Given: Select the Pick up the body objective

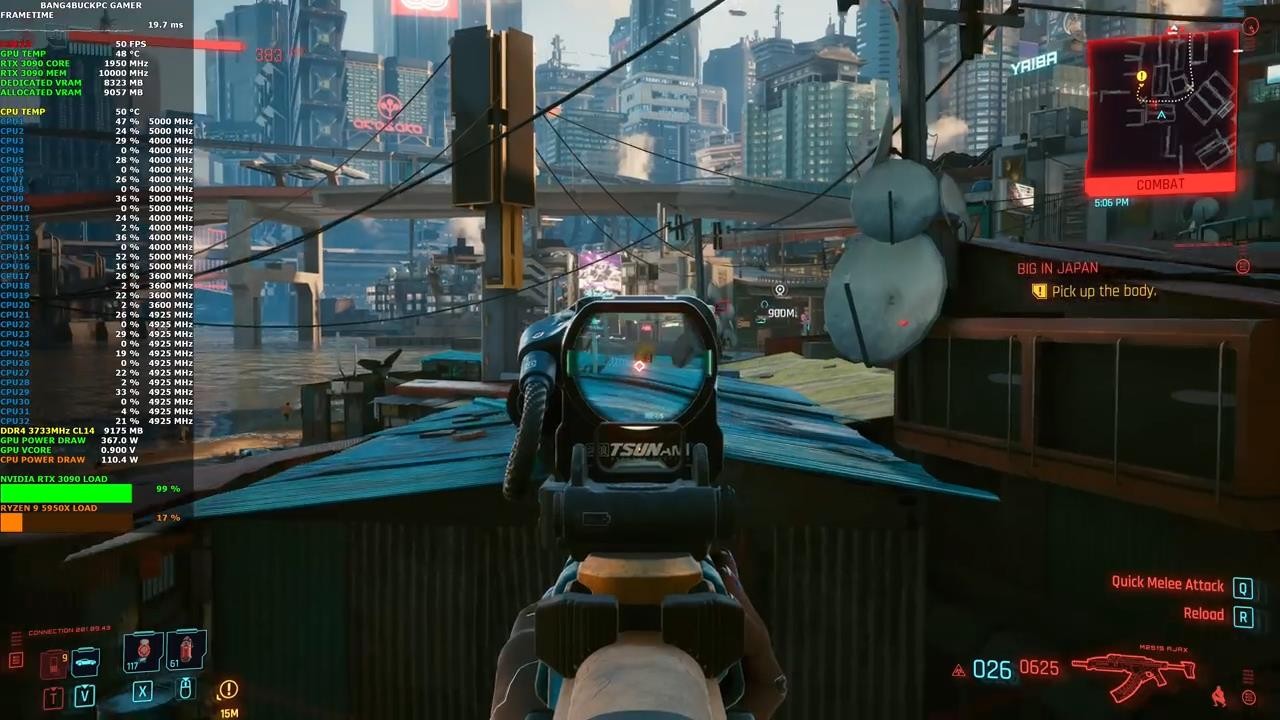Looking at the screenshot, I should coord(1104,290).
